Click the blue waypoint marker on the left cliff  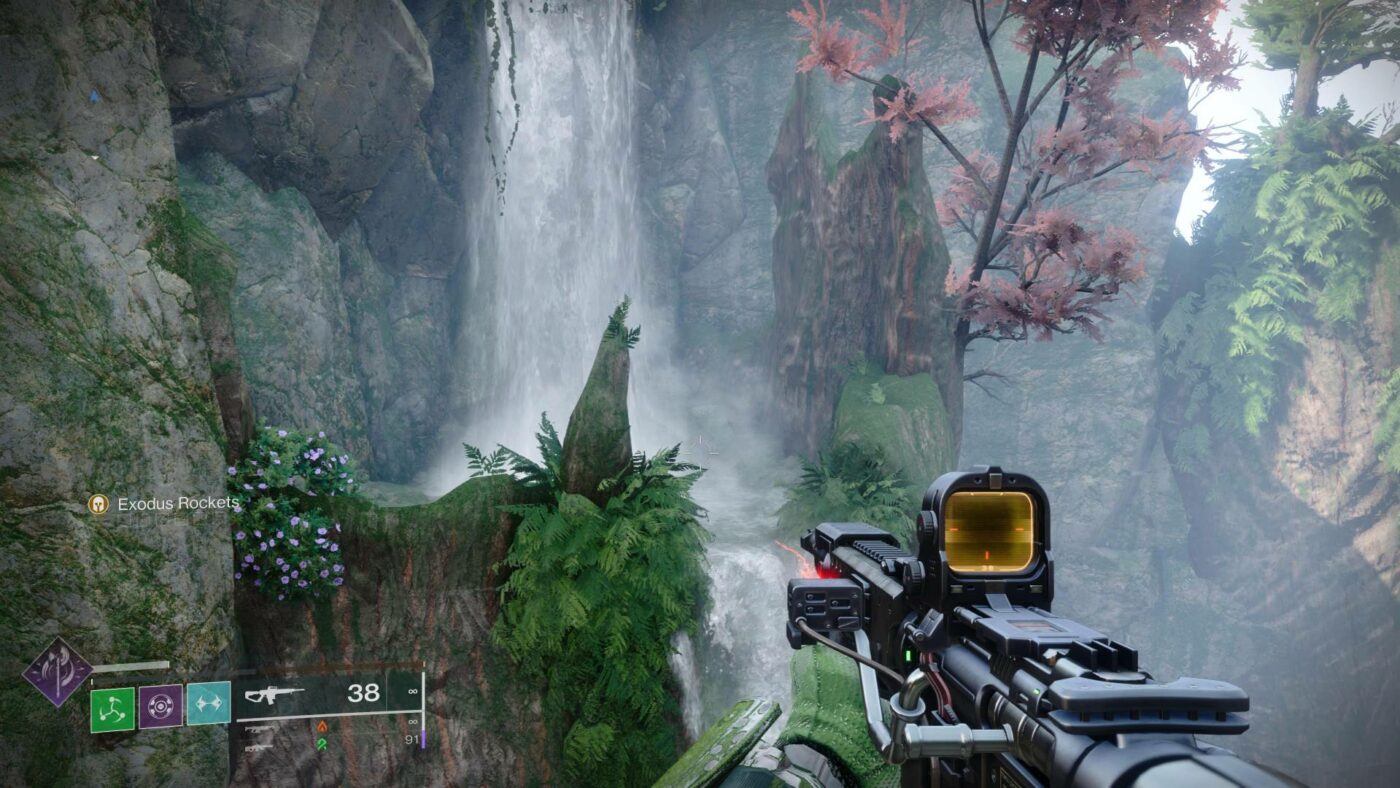click(94, 96)
